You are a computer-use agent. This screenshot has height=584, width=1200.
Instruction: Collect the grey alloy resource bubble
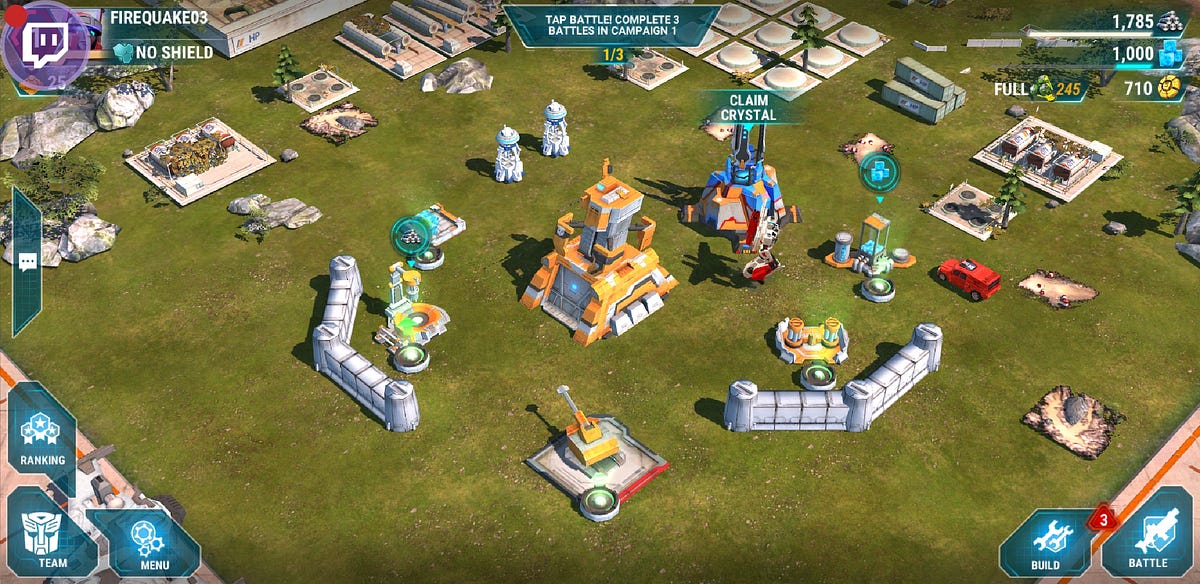pos(410,234)
